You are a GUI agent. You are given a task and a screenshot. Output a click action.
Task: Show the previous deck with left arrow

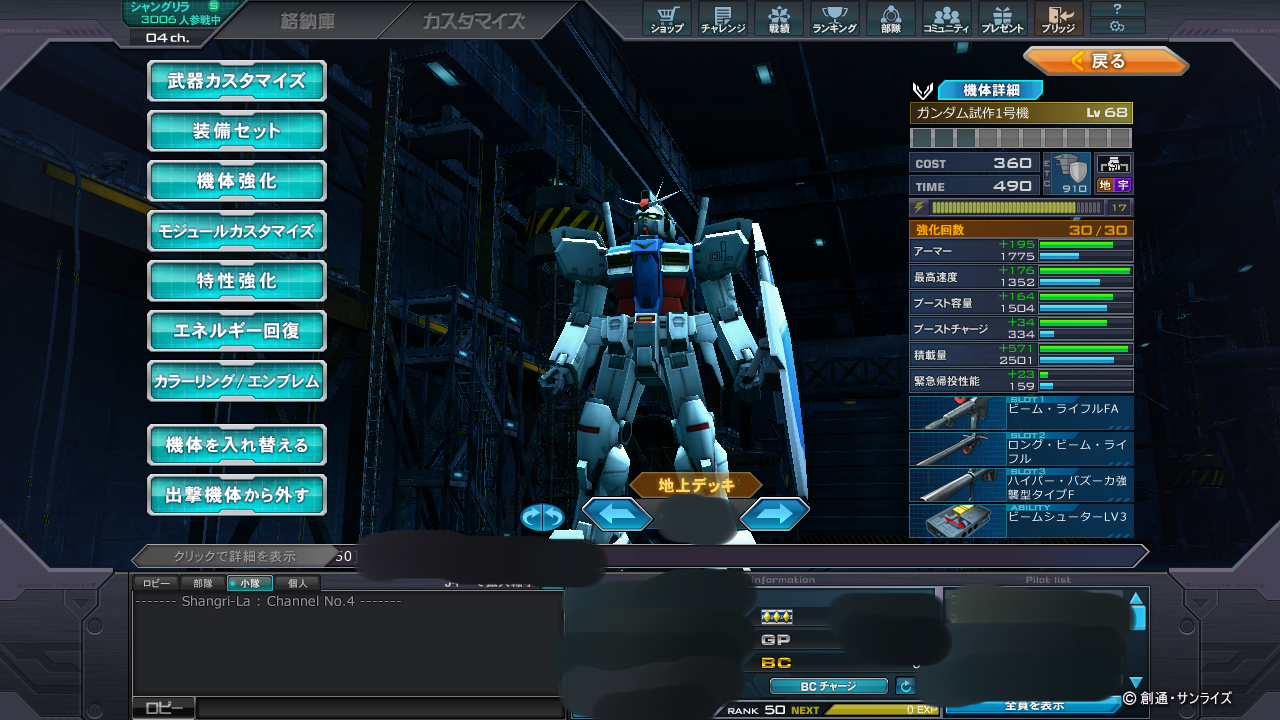click(617, 514)
